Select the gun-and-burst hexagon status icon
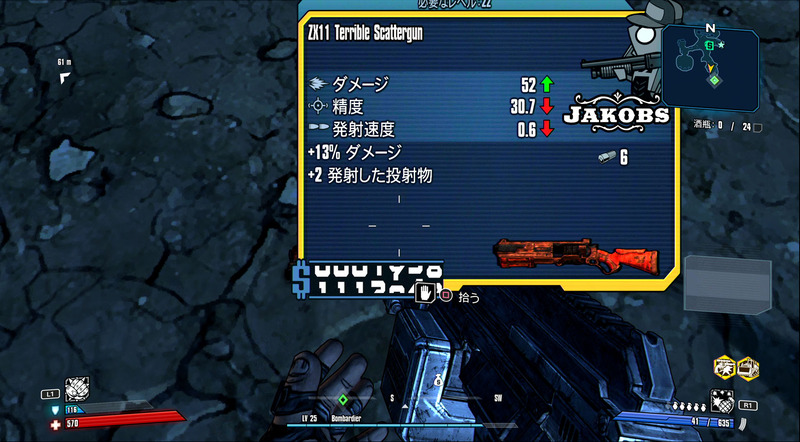Image resolution: width=800 pixels, height=442 pixels. (724, 368)
